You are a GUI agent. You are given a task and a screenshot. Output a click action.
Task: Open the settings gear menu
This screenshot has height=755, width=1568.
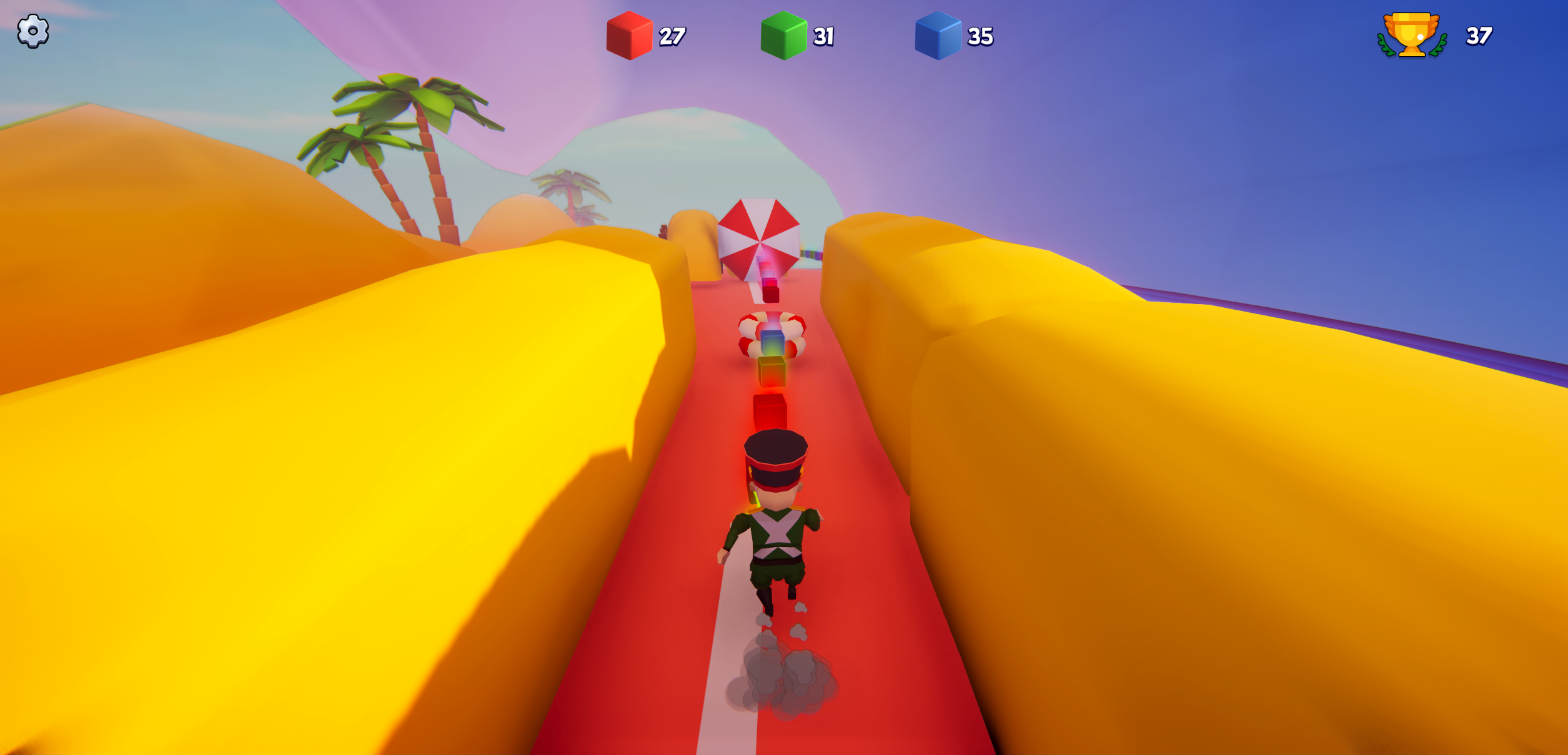pyautogui.click(x=32, y=31)
